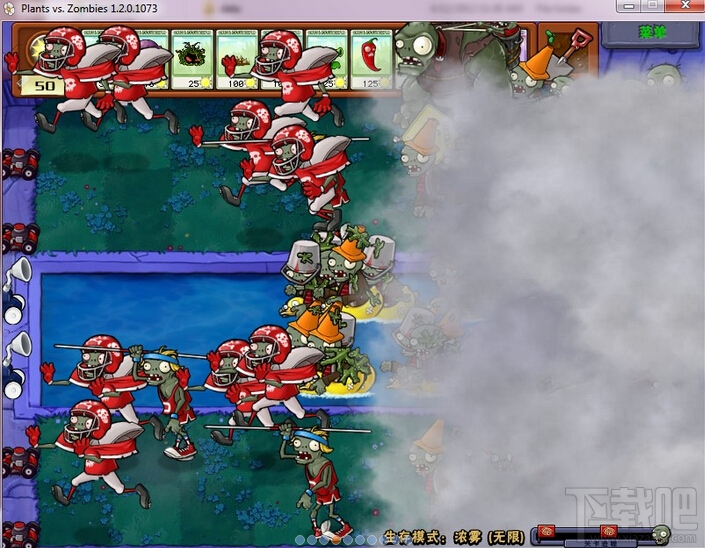
Task: Select the Jalapeno seed packet
Action: 370,60
